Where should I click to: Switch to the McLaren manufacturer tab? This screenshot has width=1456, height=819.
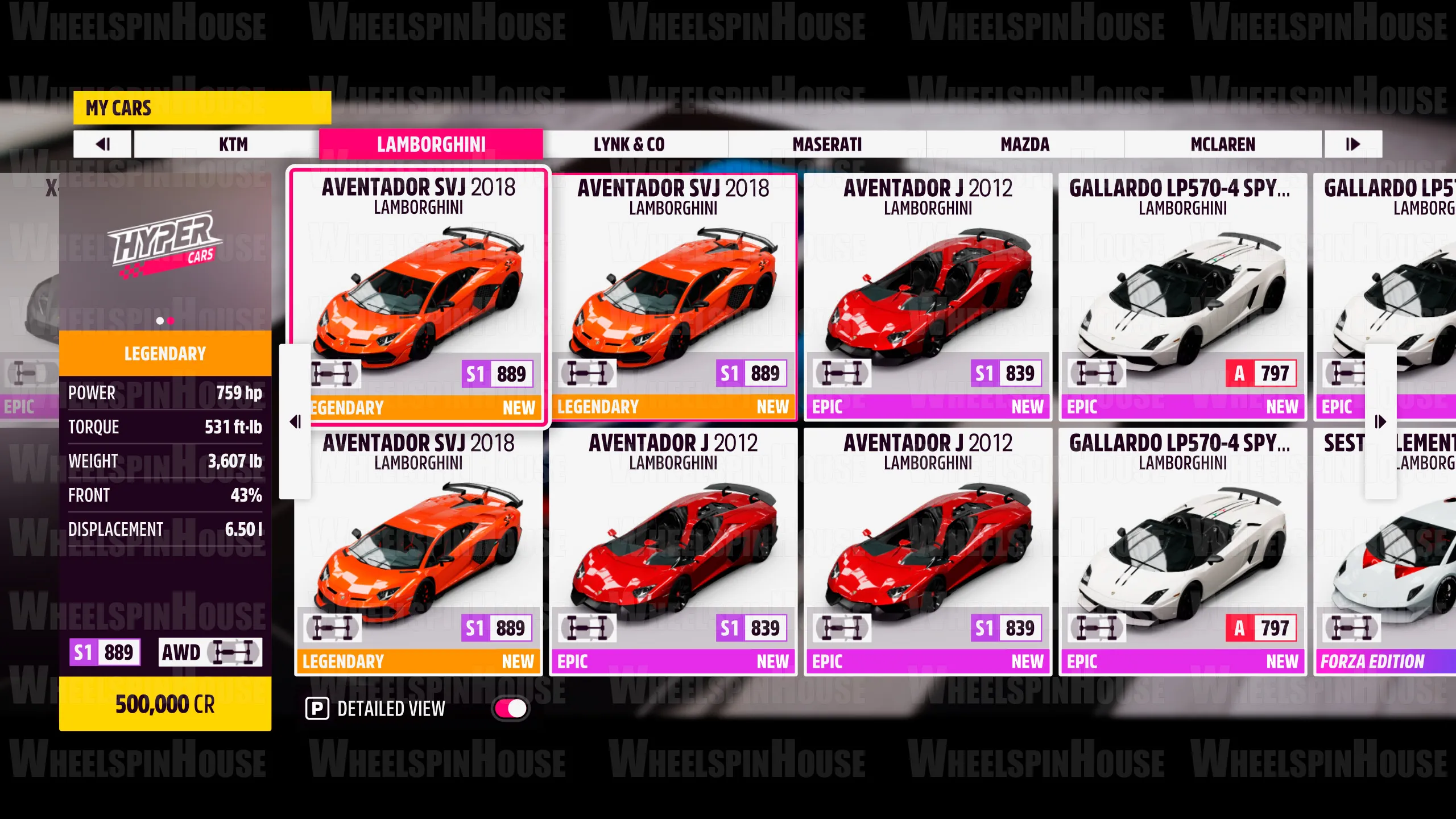coord(1223,144)
